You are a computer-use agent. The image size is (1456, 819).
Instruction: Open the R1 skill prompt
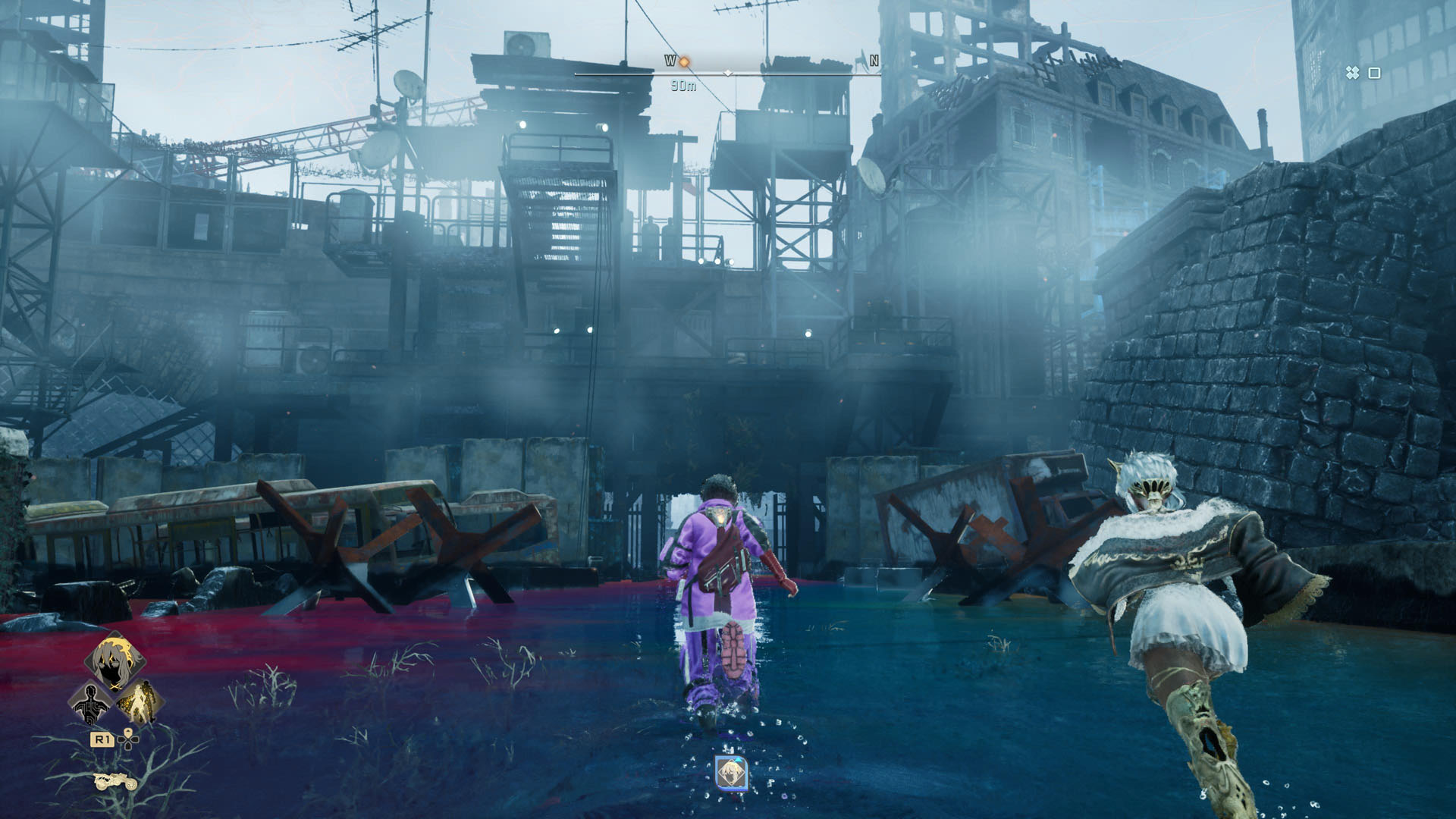coord(102,740)
